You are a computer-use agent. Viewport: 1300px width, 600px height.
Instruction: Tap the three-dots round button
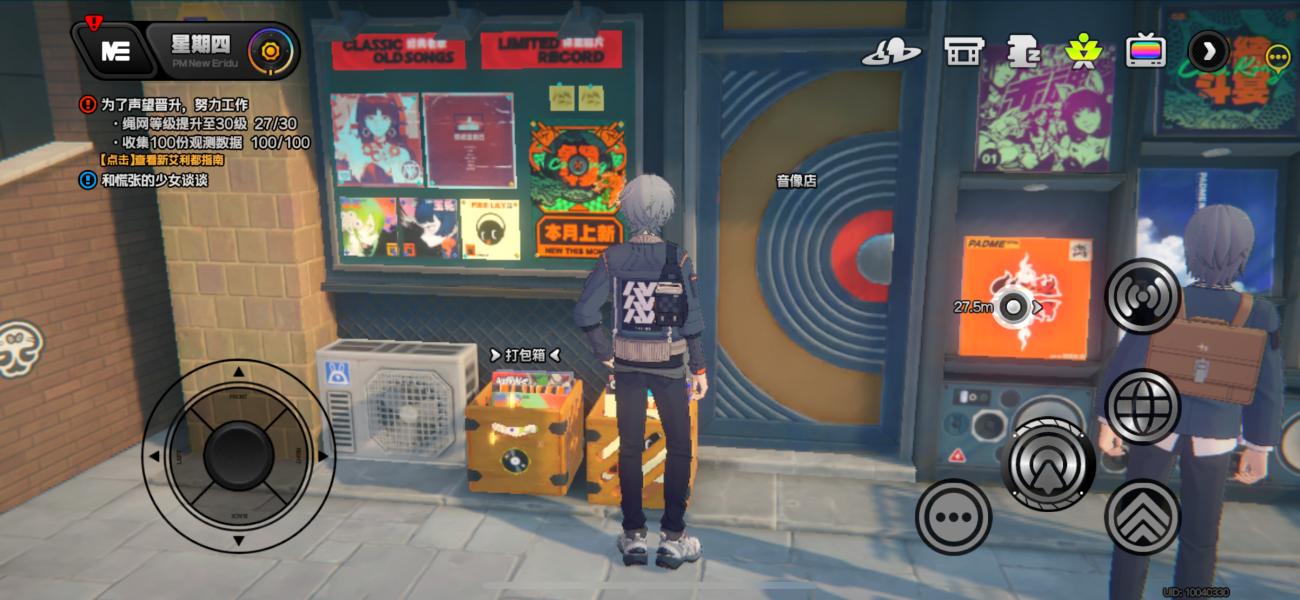tap(953, 517)
